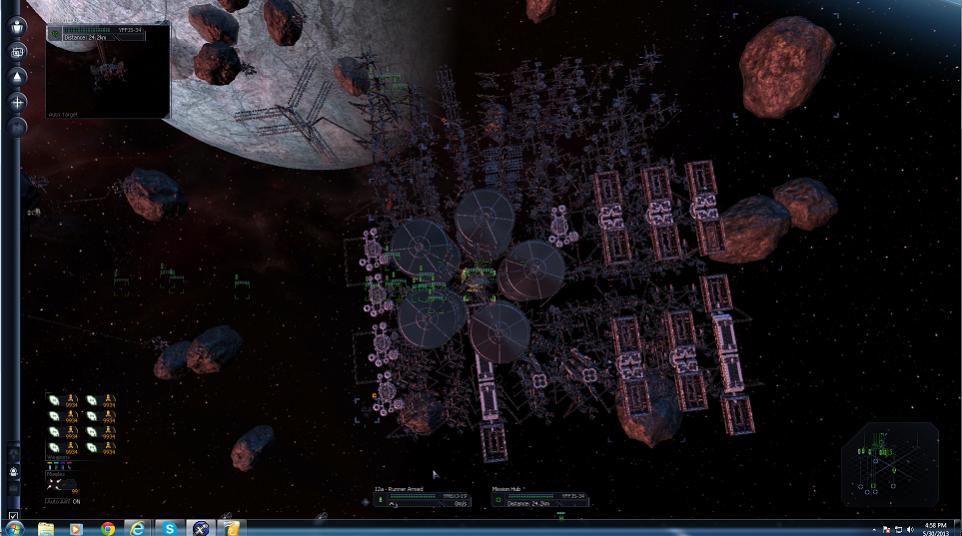Activate the crosshair sidebar button
The width and height of the screenshot is (962, 536).
(x=17, y=101)
